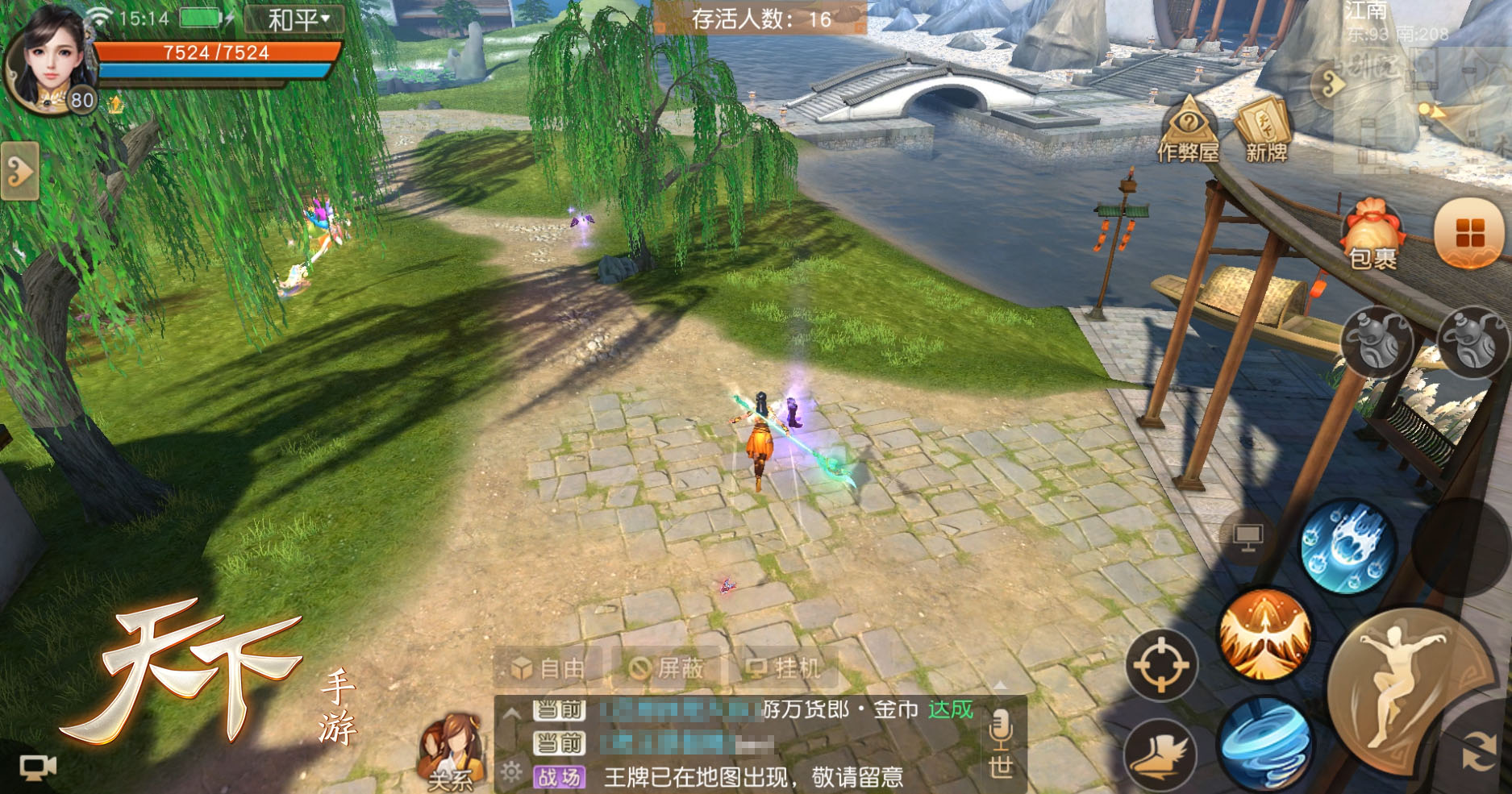Activate the crosshair target lock button

click(1162, 665)
